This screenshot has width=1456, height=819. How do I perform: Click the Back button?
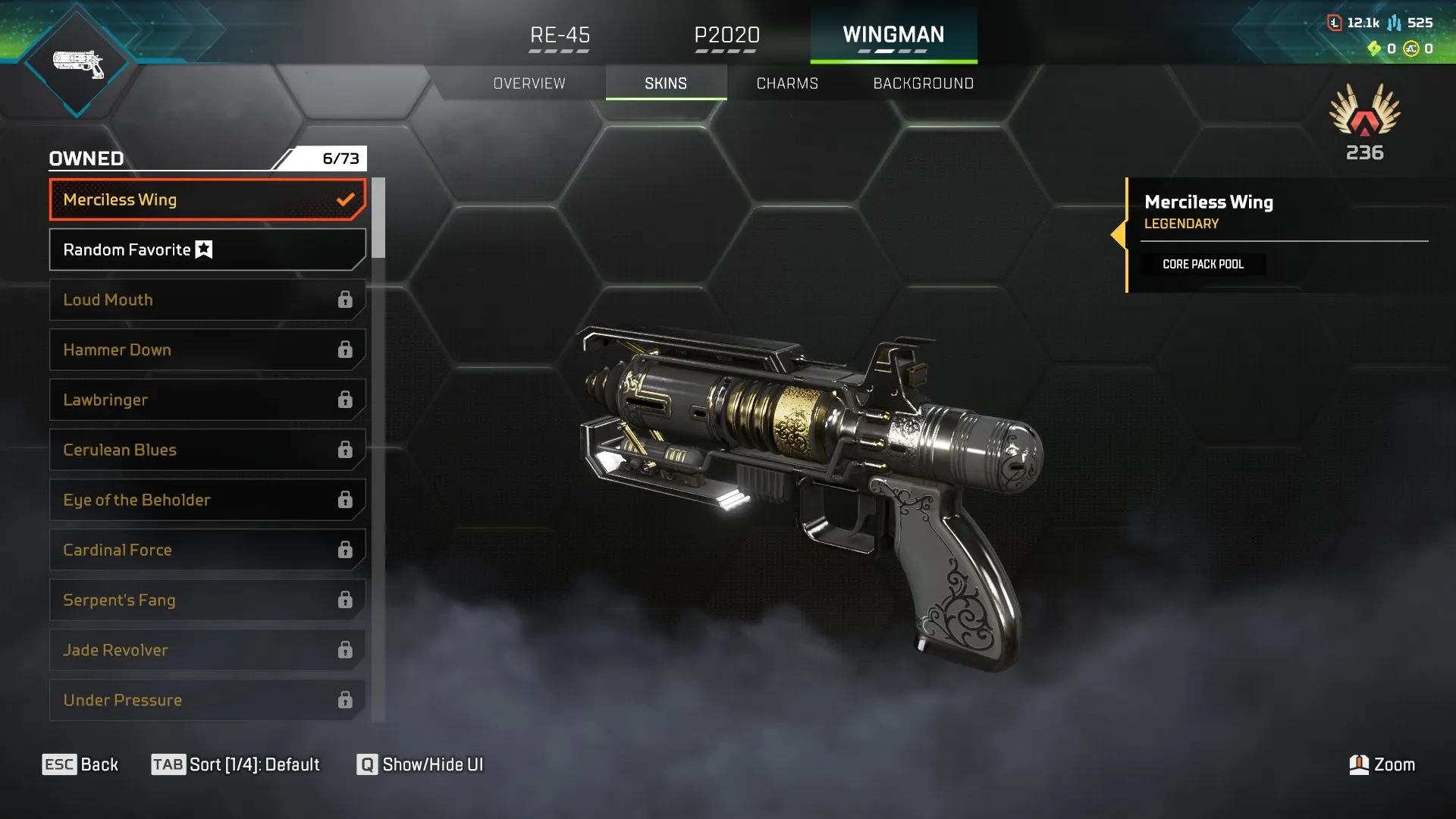pyautogui.click(x=80, y=764)
